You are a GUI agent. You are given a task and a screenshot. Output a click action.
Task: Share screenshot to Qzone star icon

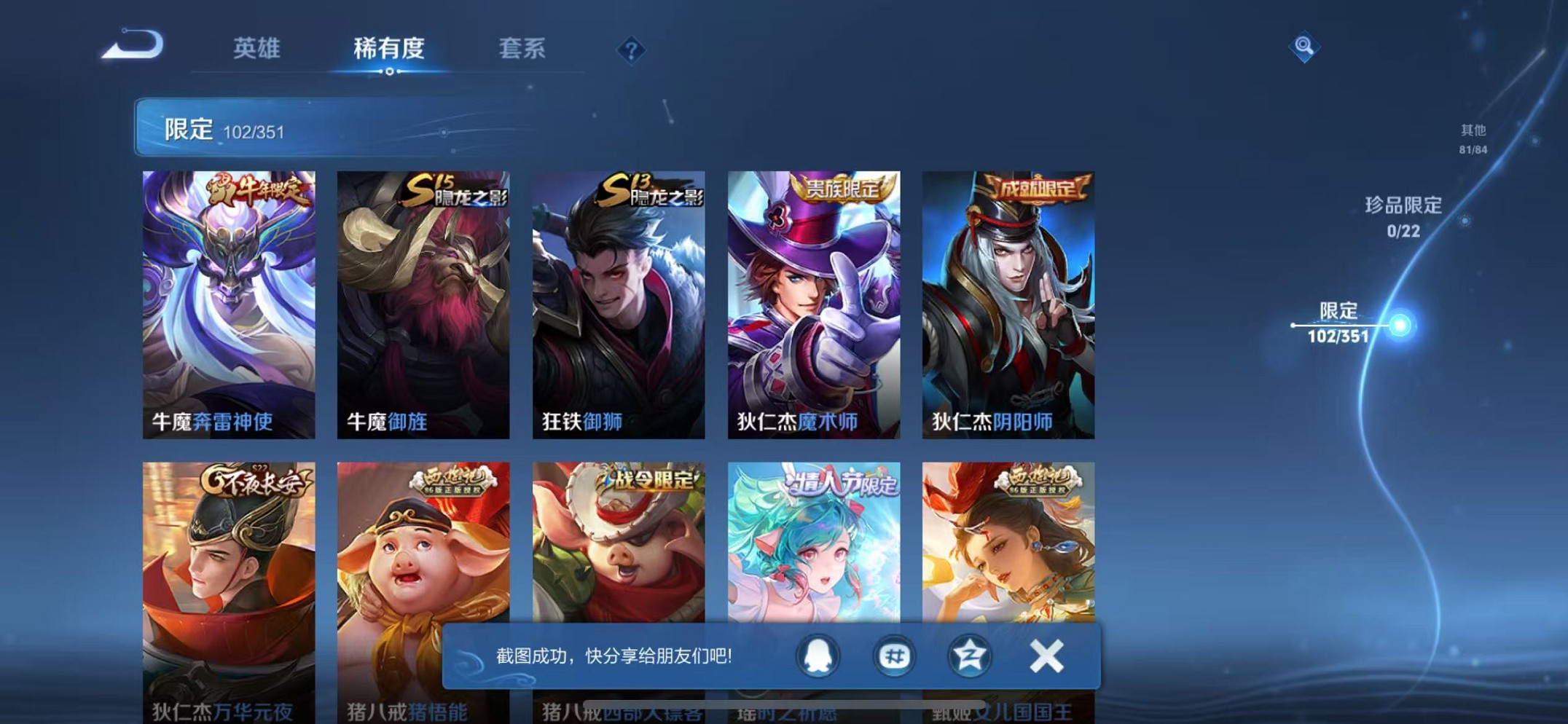tap(969, 656)
